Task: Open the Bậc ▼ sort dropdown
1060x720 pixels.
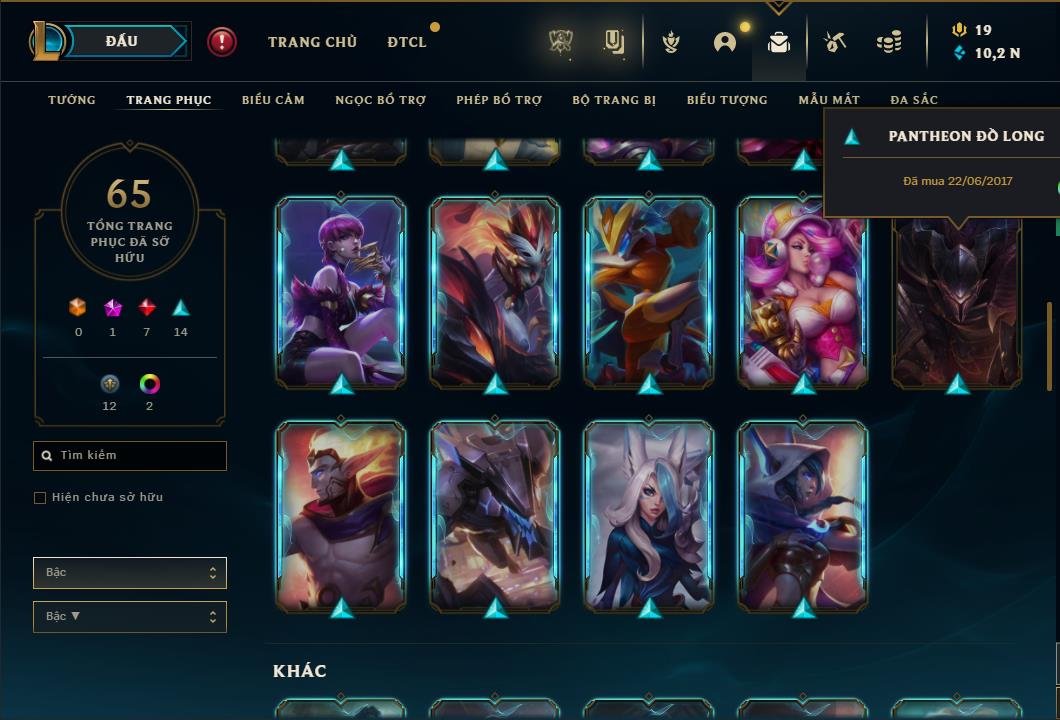Action: (130, 616)
